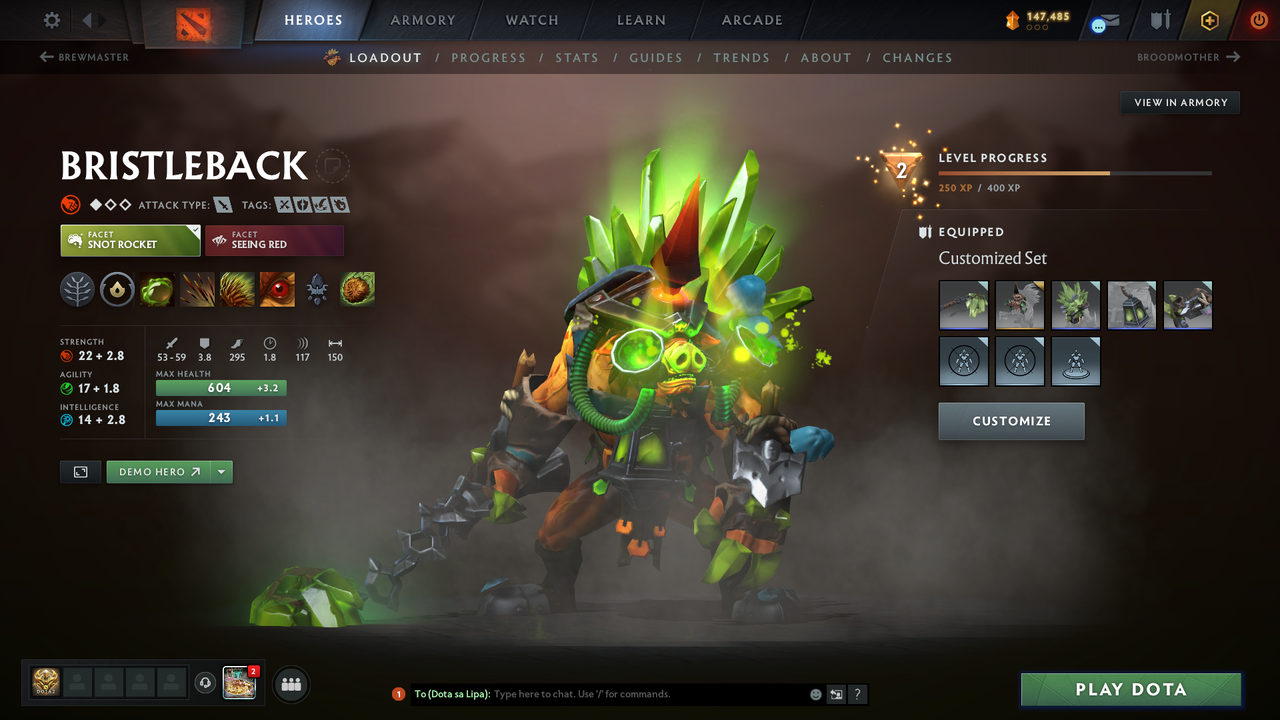Switch to the STATS tab
This screenshot has width=1280, height=720.
click(577, 57)
